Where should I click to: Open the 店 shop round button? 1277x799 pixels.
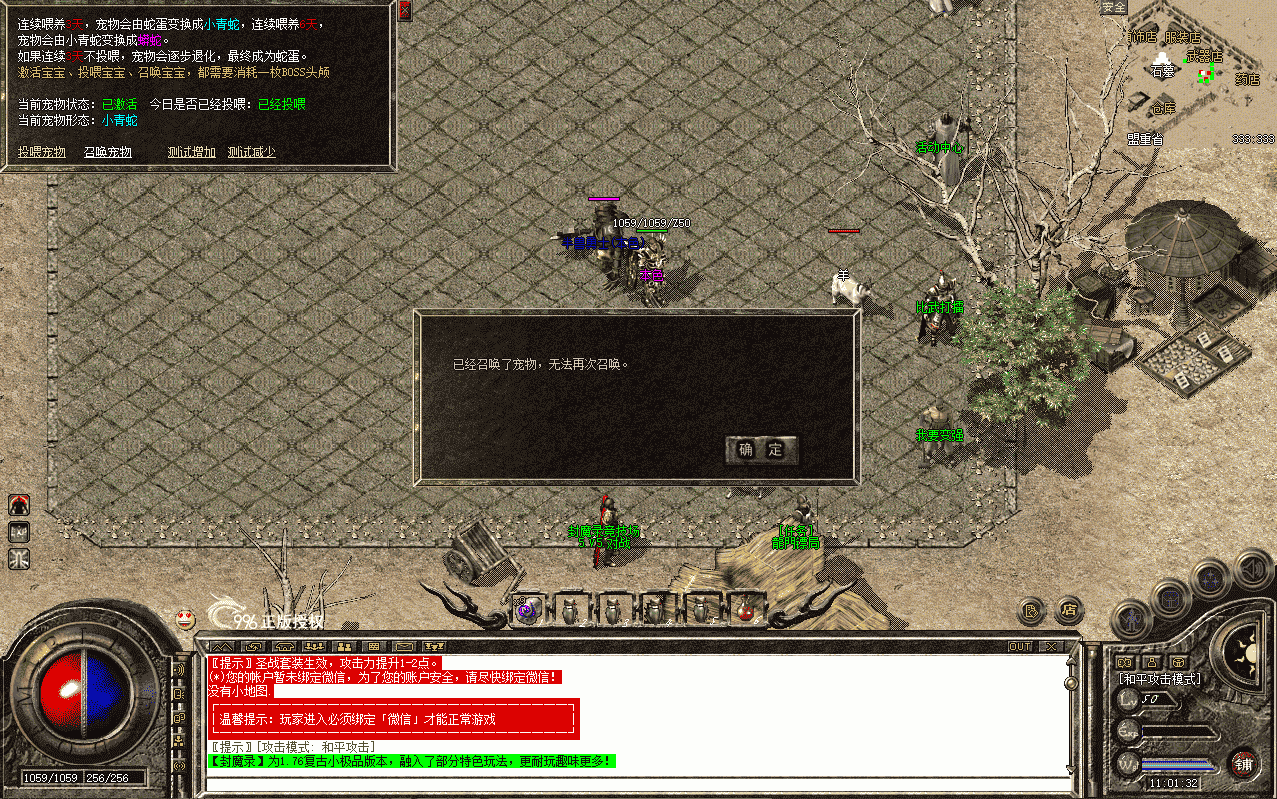tap(1069, 608)
